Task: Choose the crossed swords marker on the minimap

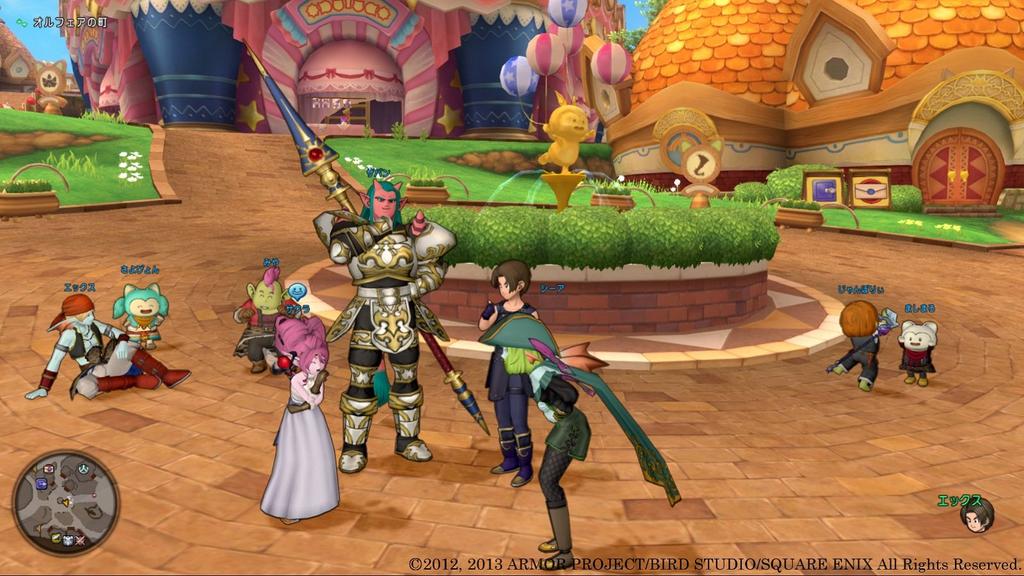Action: pos(80,541)
